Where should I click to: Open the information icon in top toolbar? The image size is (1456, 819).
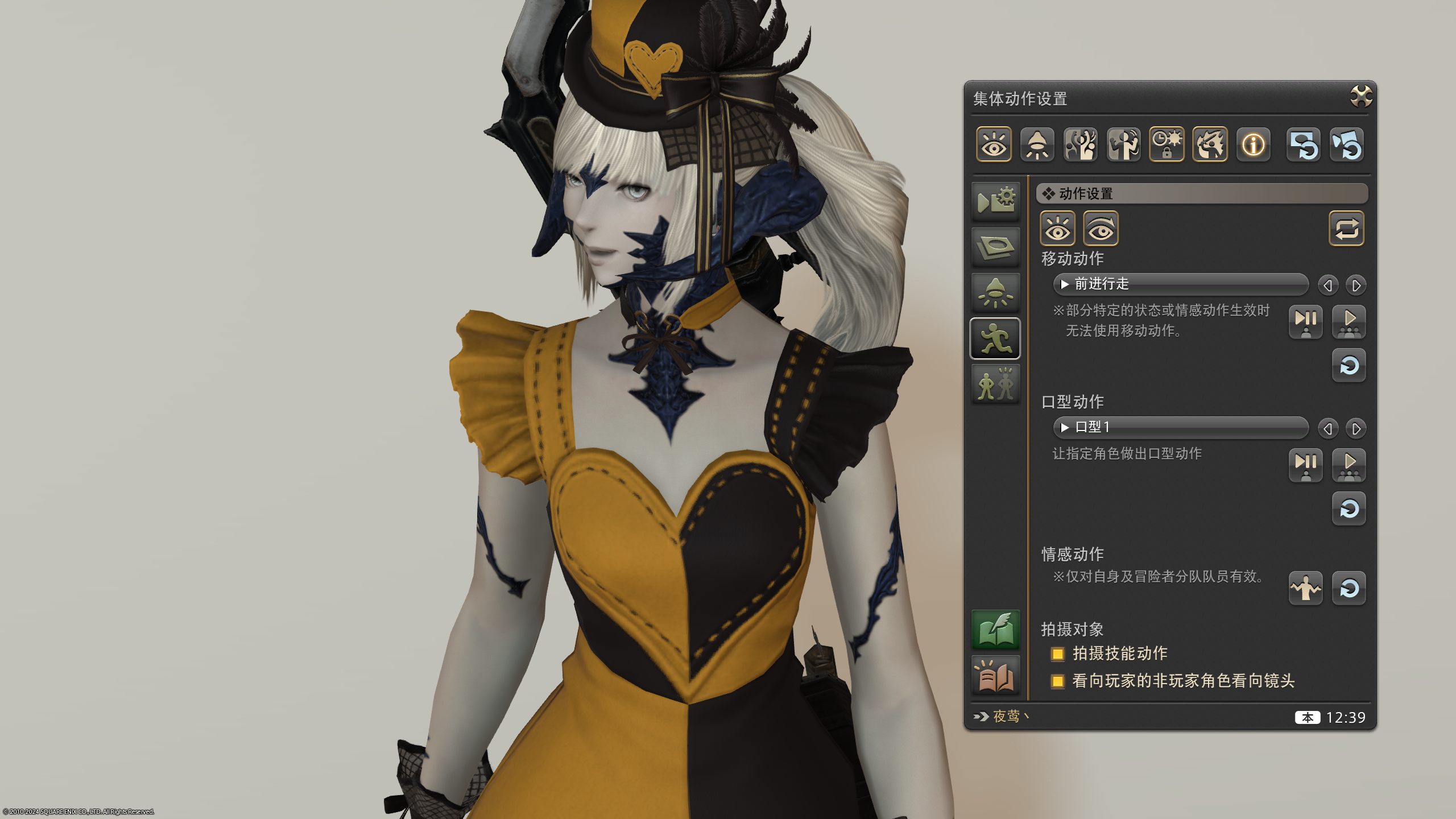(x=1253, y=145)
